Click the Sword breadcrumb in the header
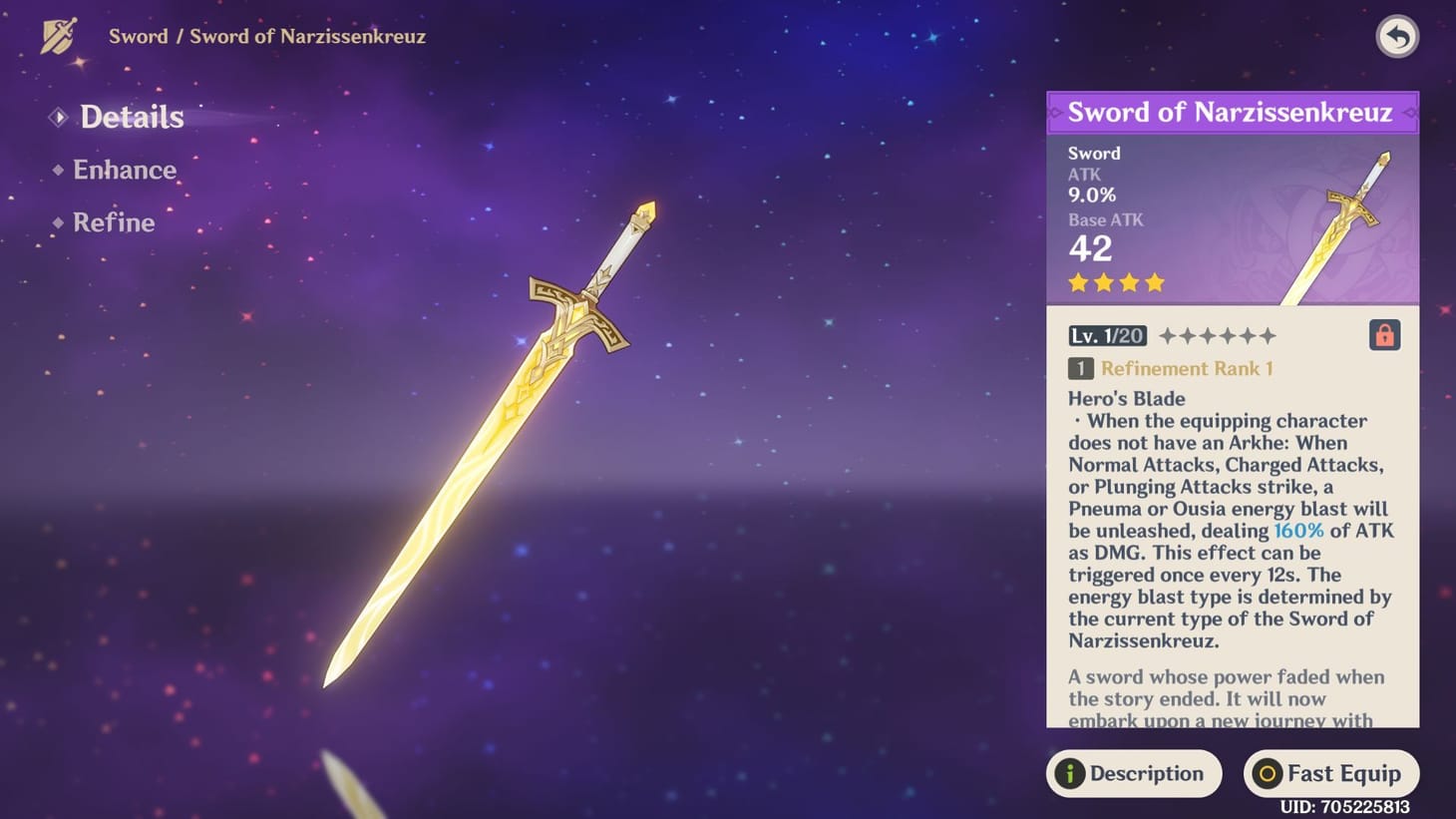The image size is (1456, 819). 138,36
